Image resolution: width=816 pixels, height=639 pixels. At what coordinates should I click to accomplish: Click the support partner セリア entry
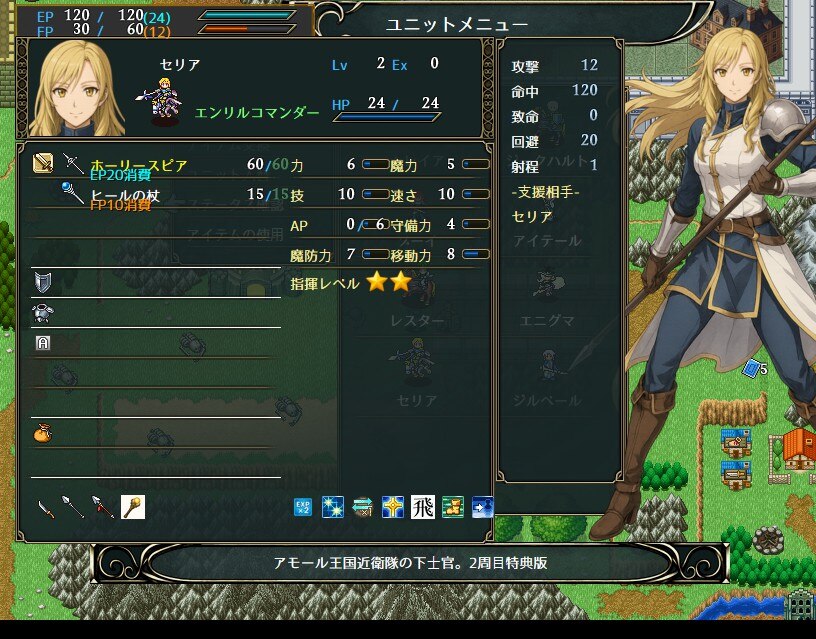click(x=532, y=216)
